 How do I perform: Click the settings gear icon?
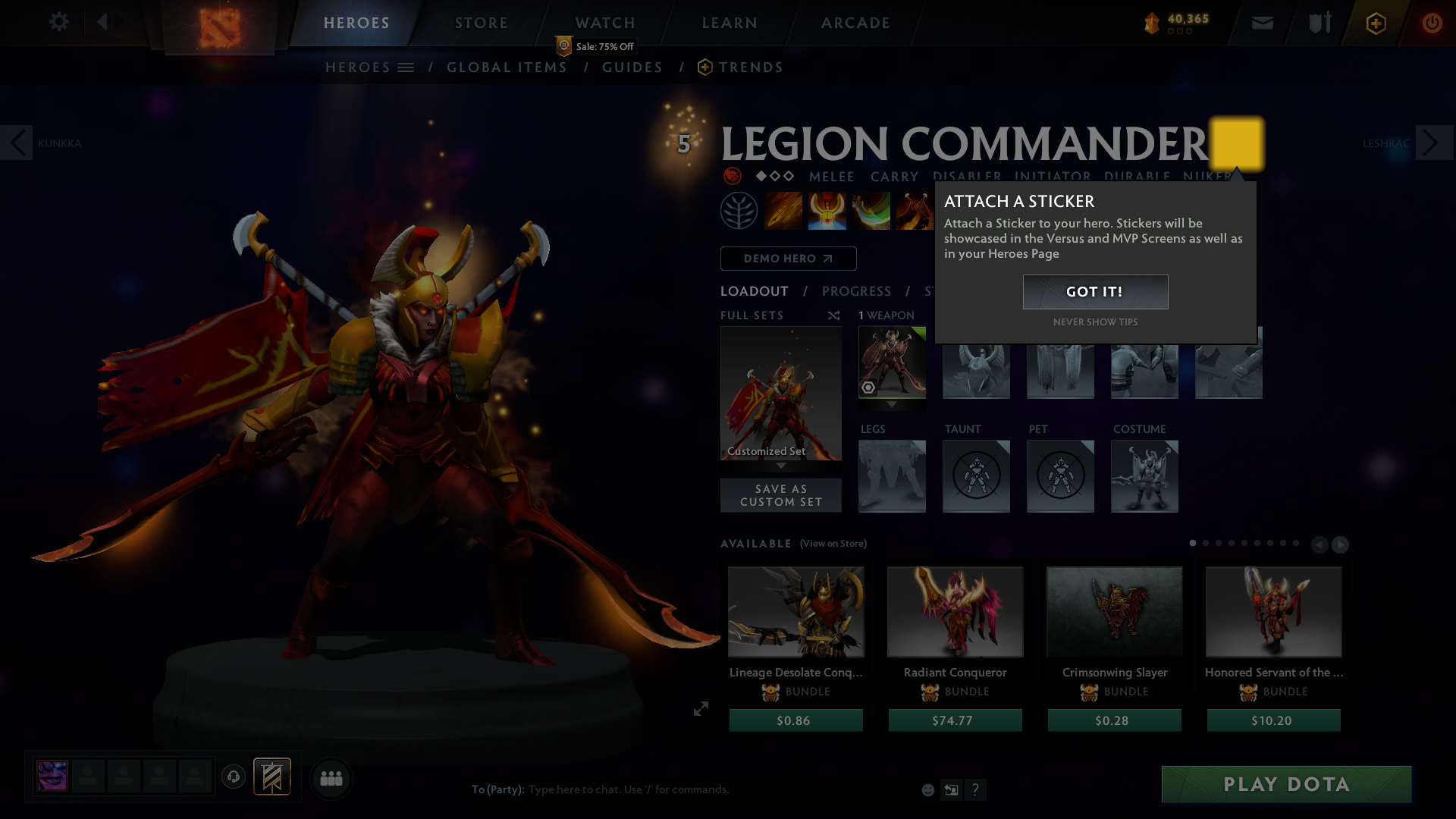59,23
